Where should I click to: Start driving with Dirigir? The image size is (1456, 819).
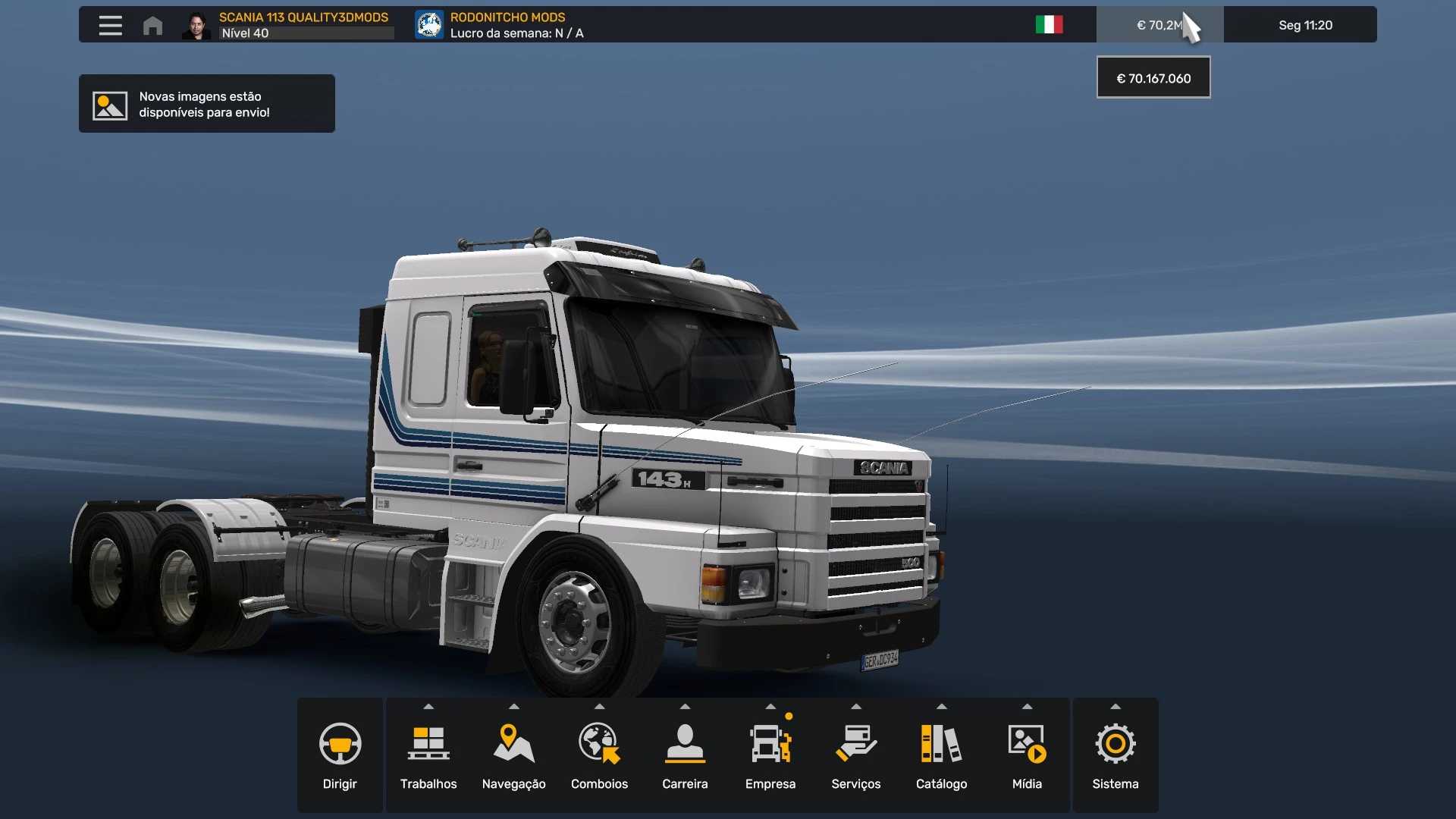[x=340, y=756]
